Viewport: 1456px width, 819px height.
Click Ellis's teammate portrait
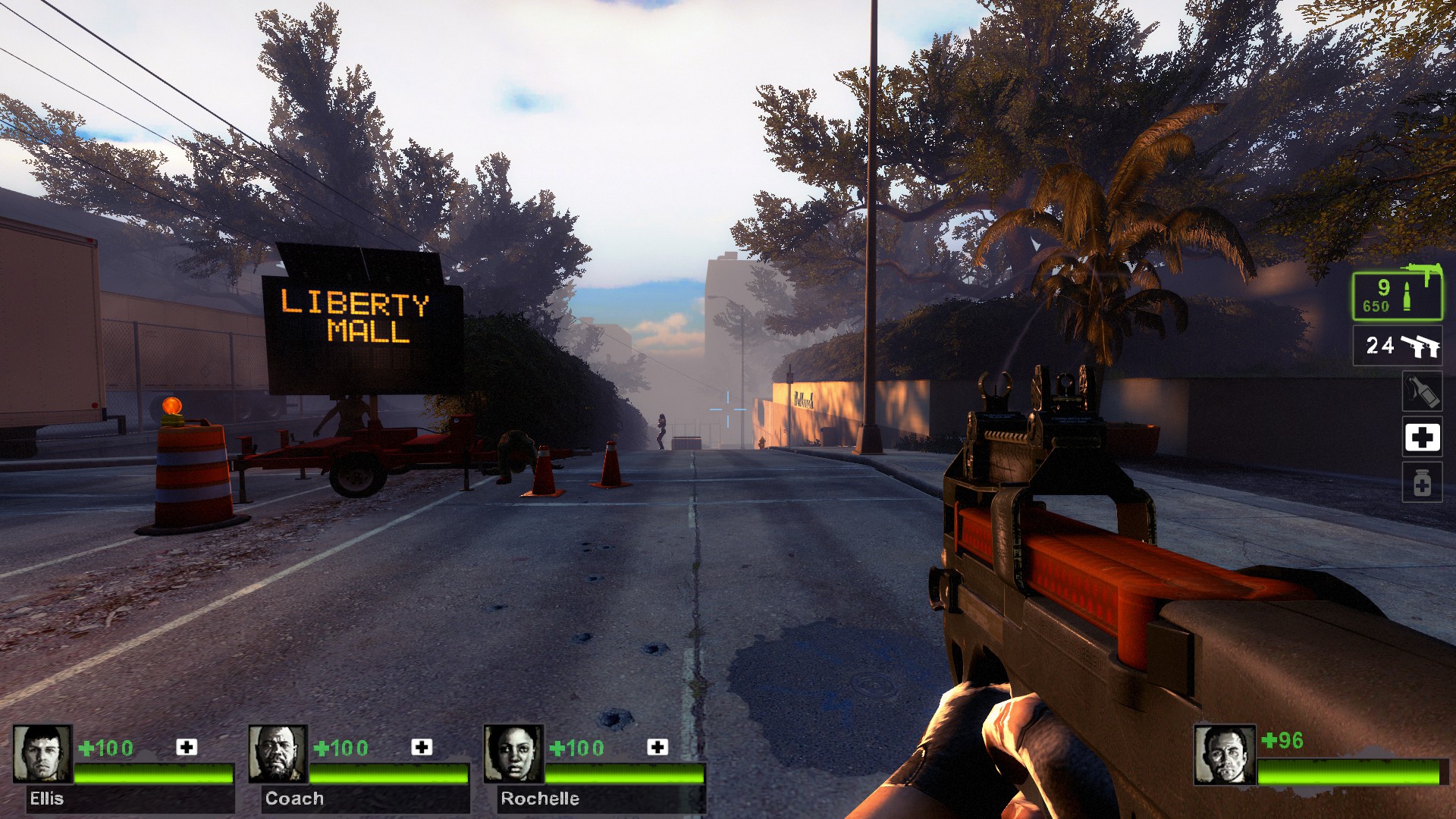click(x=42, y=754)
